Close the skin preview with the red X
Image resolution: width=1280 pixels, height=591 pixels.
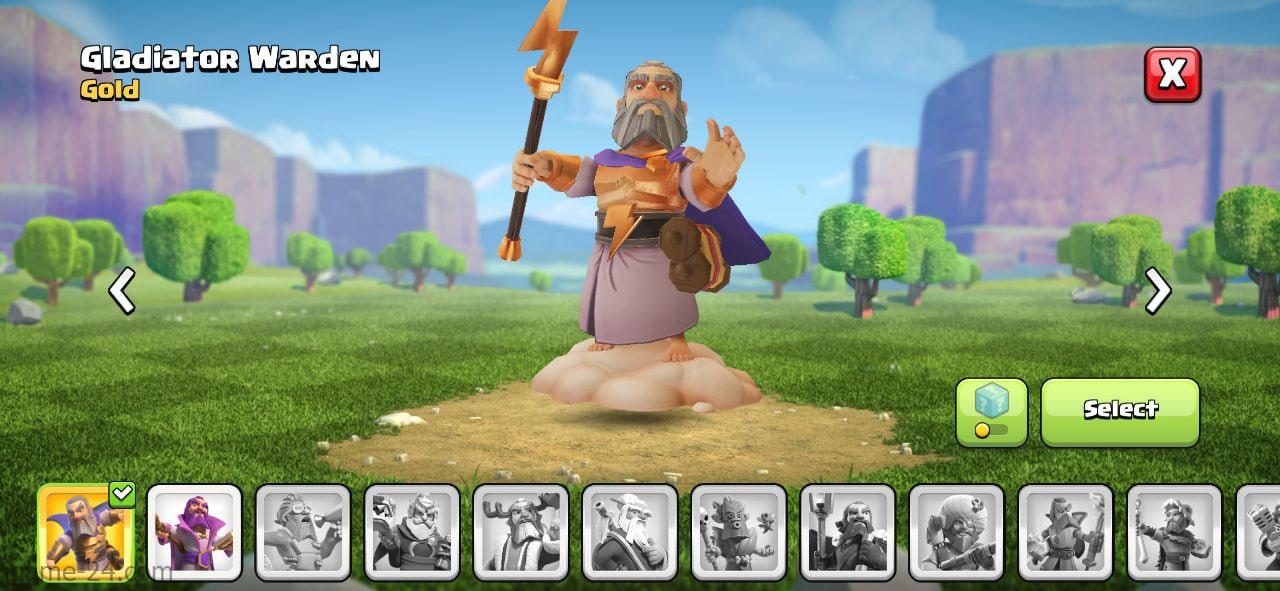click(1172, 74)
